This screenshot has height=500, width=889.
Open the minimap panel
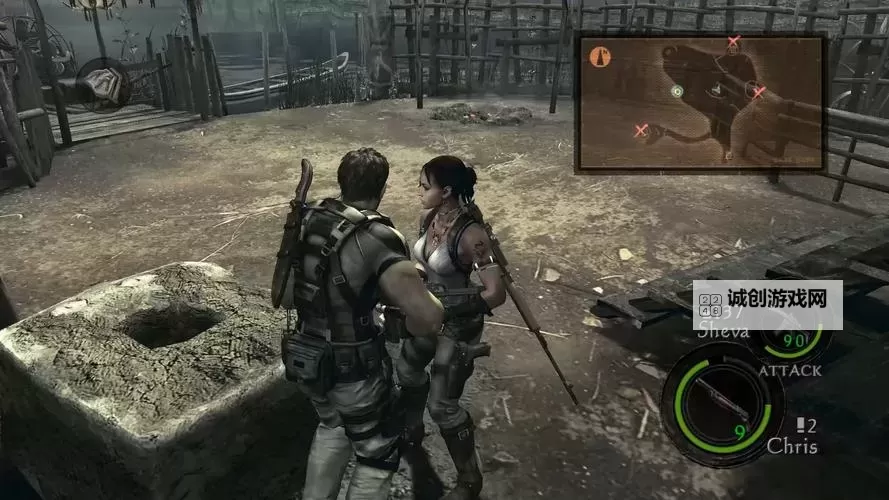[x=700, y=102]
